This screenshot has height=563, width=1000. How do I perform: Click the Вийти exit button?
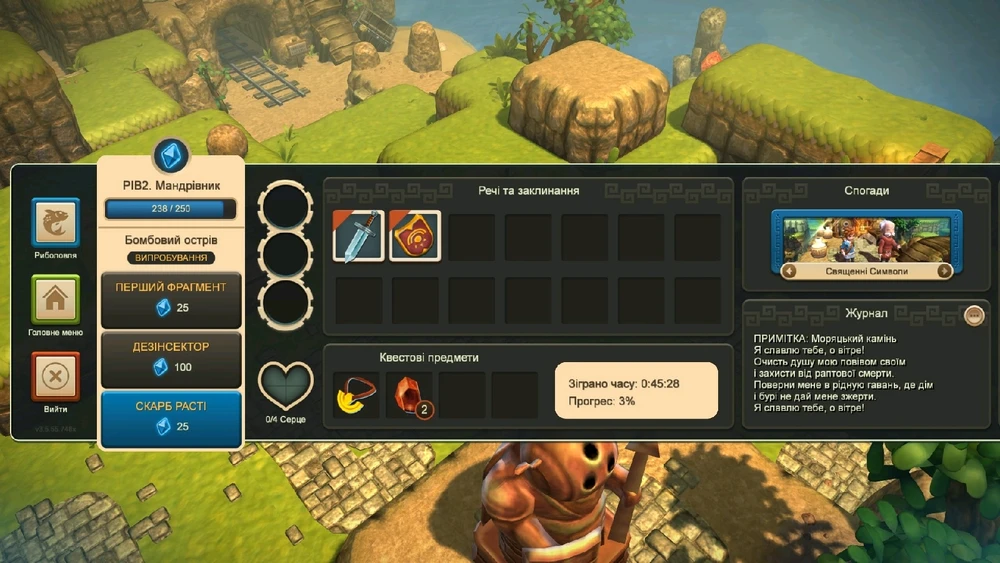coord(56,376)
